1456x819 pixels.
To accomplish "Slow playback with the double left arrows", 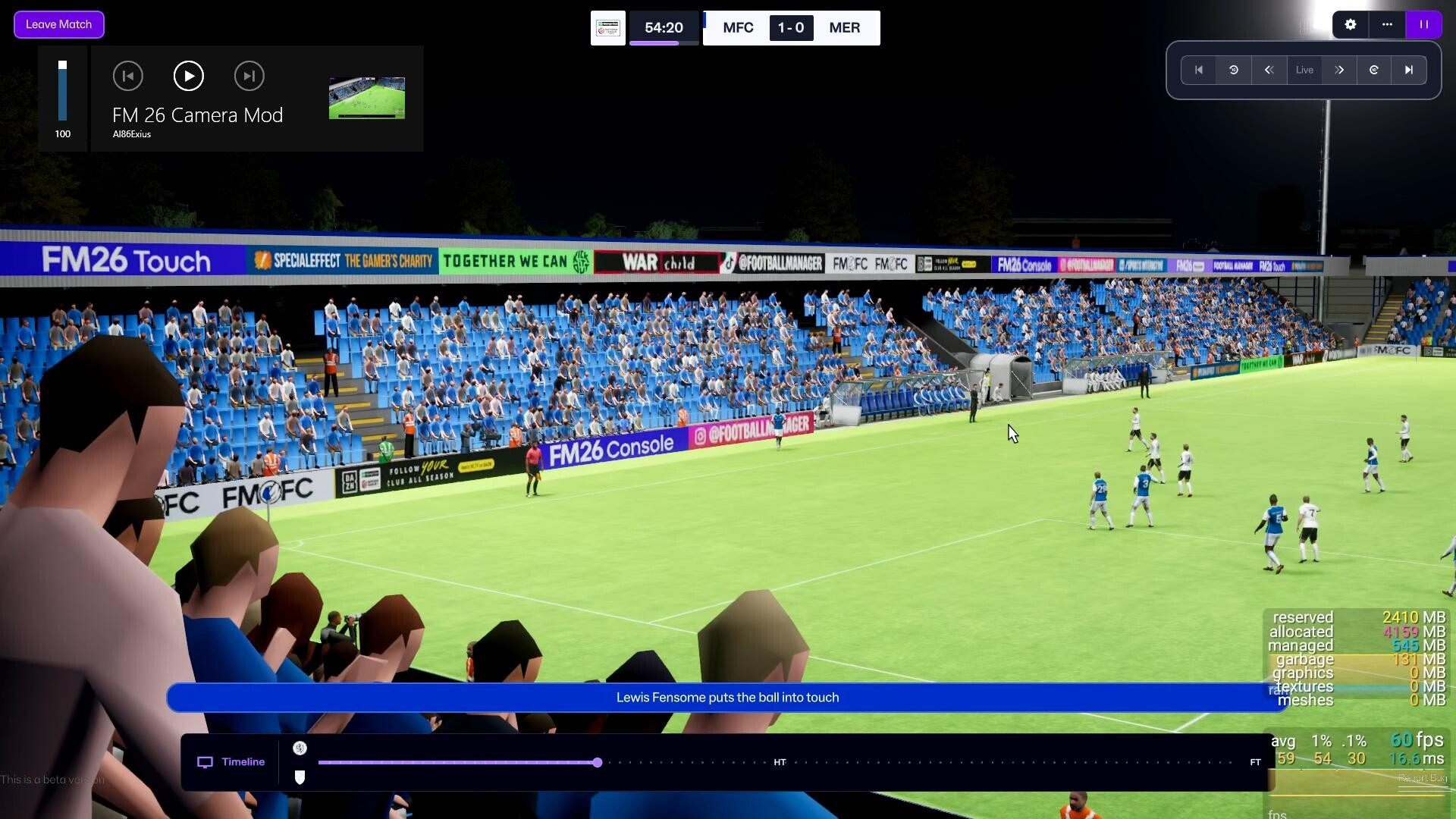I will pos(1269,70).
